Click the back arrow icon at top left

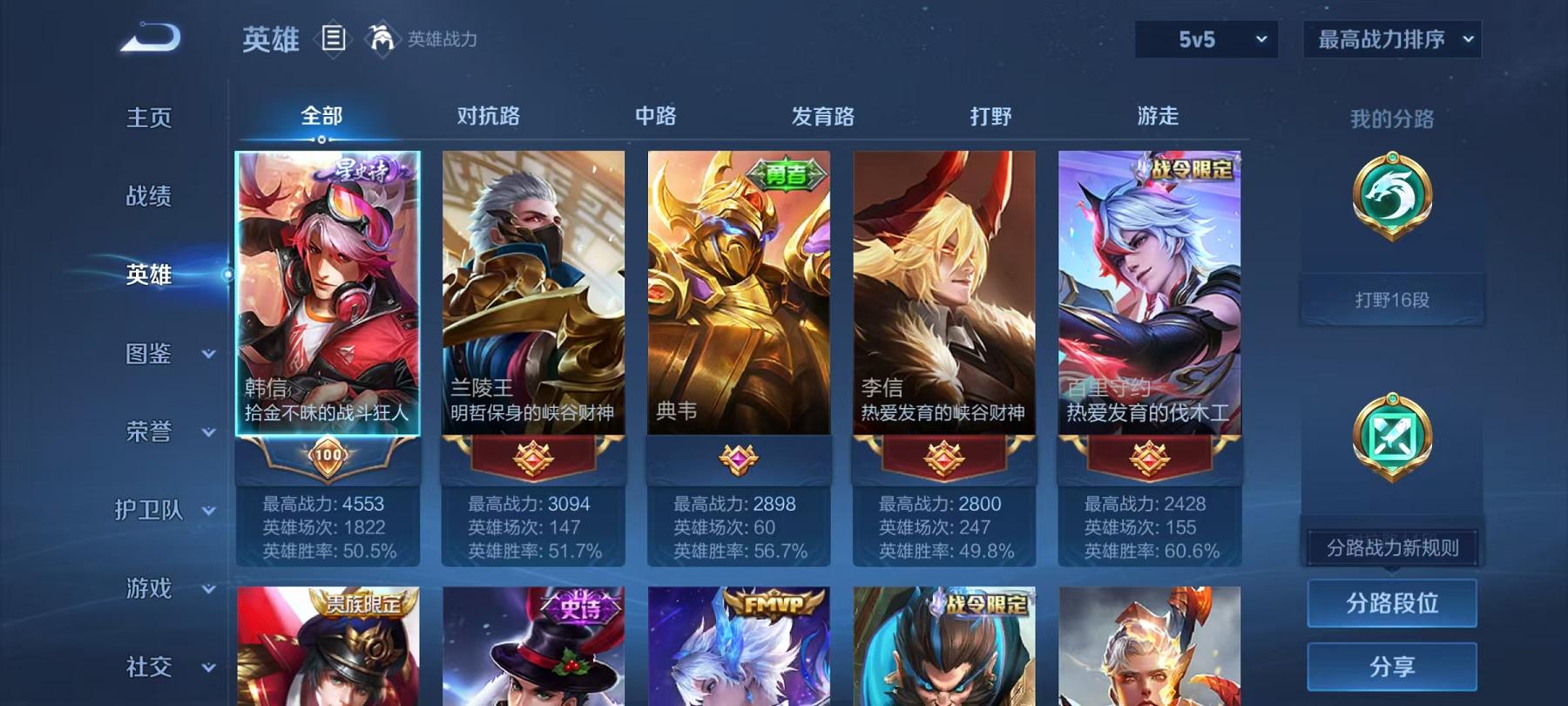pyautogui.click(x=148, y=37)
